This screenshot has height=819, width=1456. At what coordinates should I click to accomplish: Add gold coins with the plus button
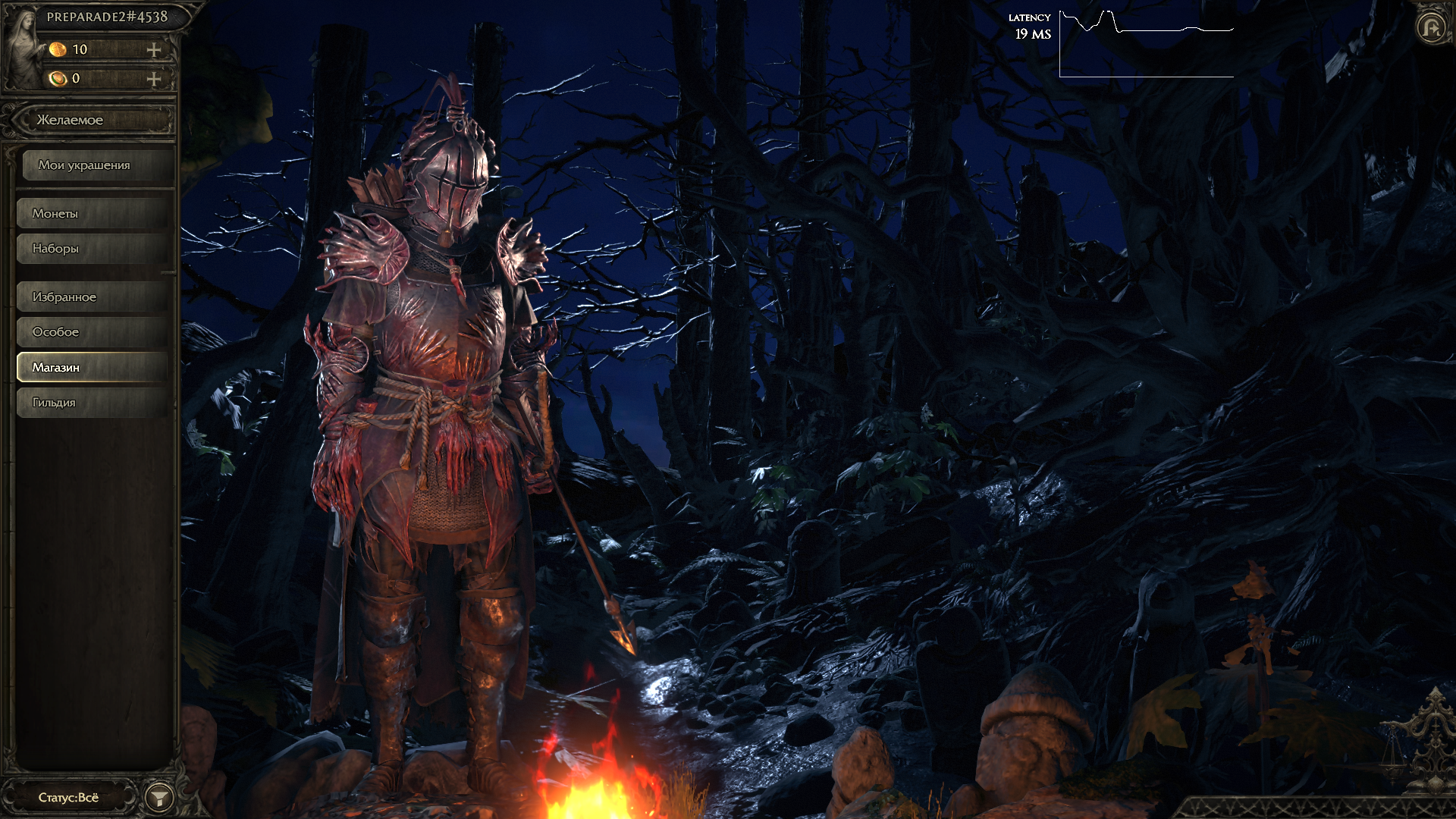pyautogui.click(x=154, y=50)
